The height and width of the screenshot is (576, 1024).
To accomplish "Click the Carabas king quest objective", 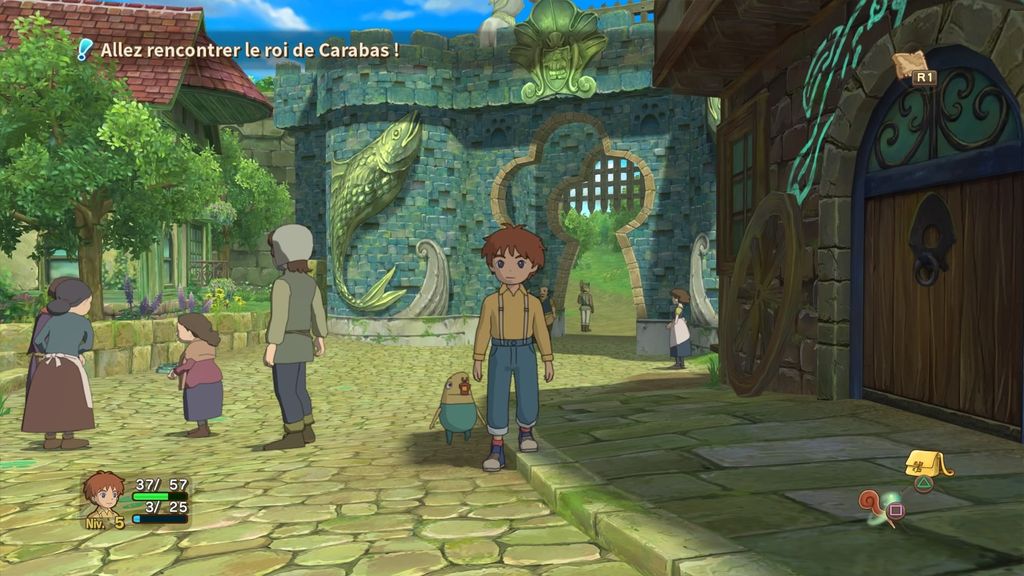I will tap(249, 49).
